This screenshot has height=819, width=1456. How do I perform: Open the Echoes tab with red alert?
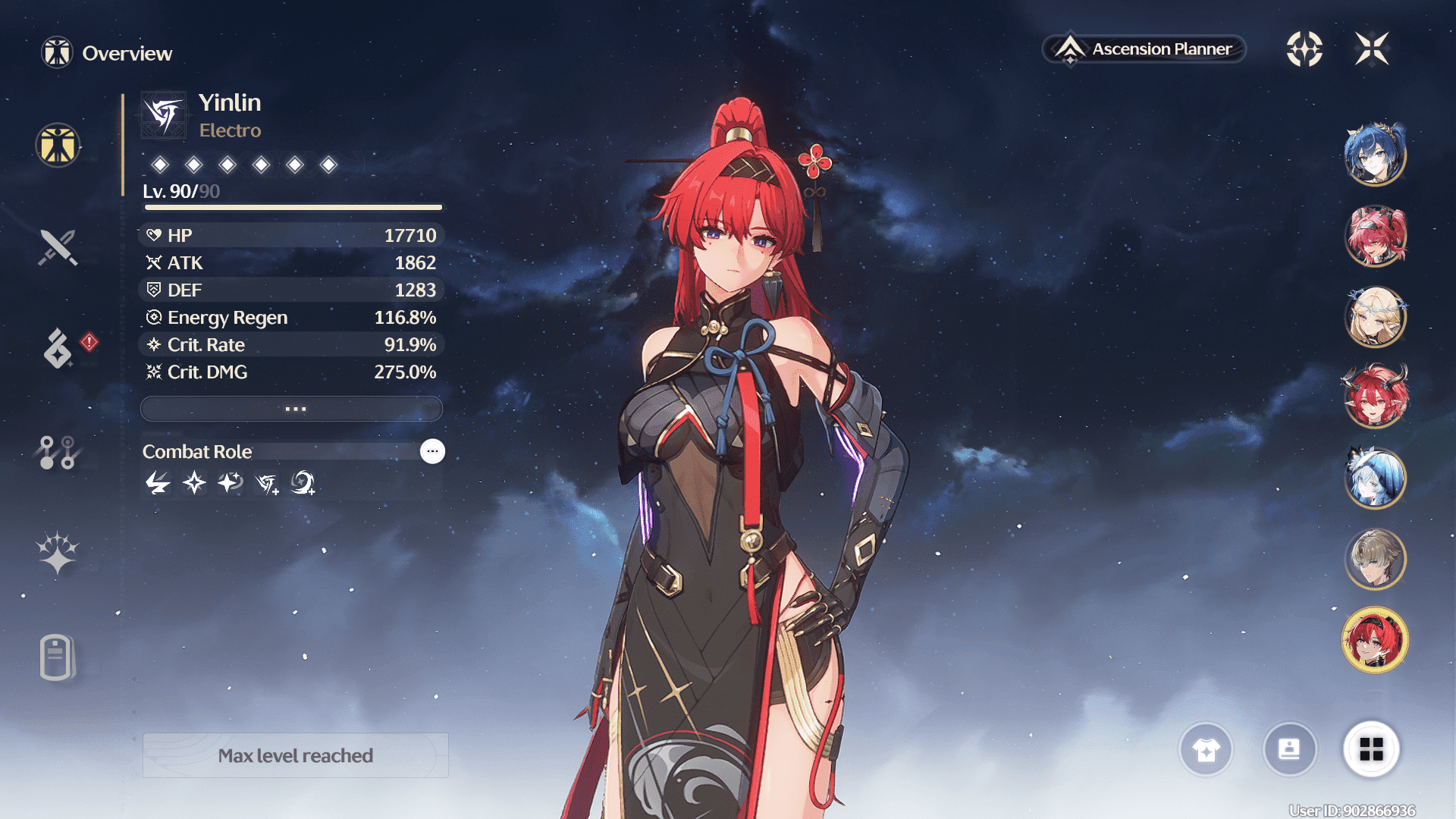click(58, 348)
